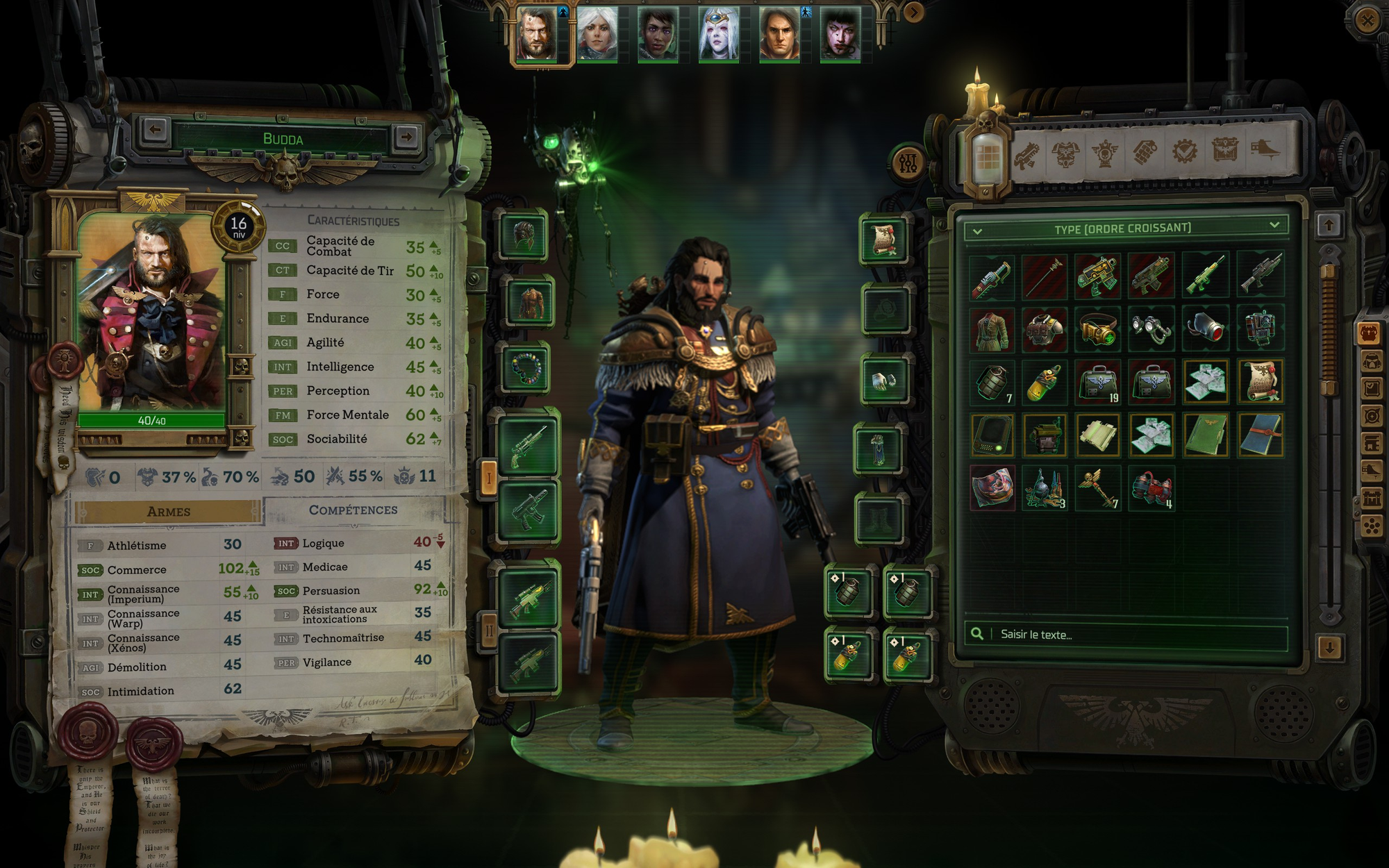1389x868 pixels.
Task: Select the white-haired companion portrait
Action: coord(597,34)
